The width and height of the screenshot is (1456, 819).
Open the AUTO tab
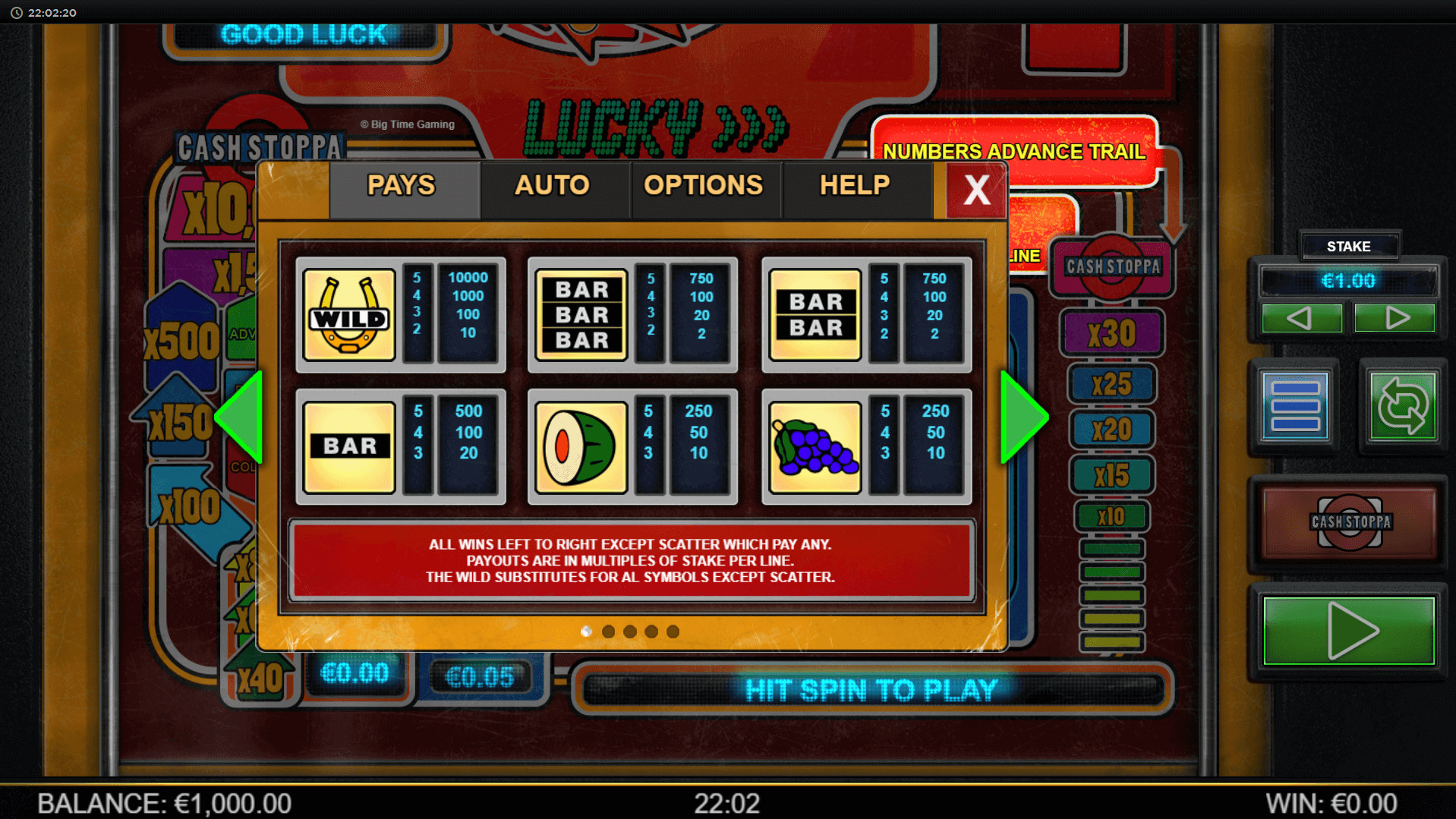click(552, 186)
